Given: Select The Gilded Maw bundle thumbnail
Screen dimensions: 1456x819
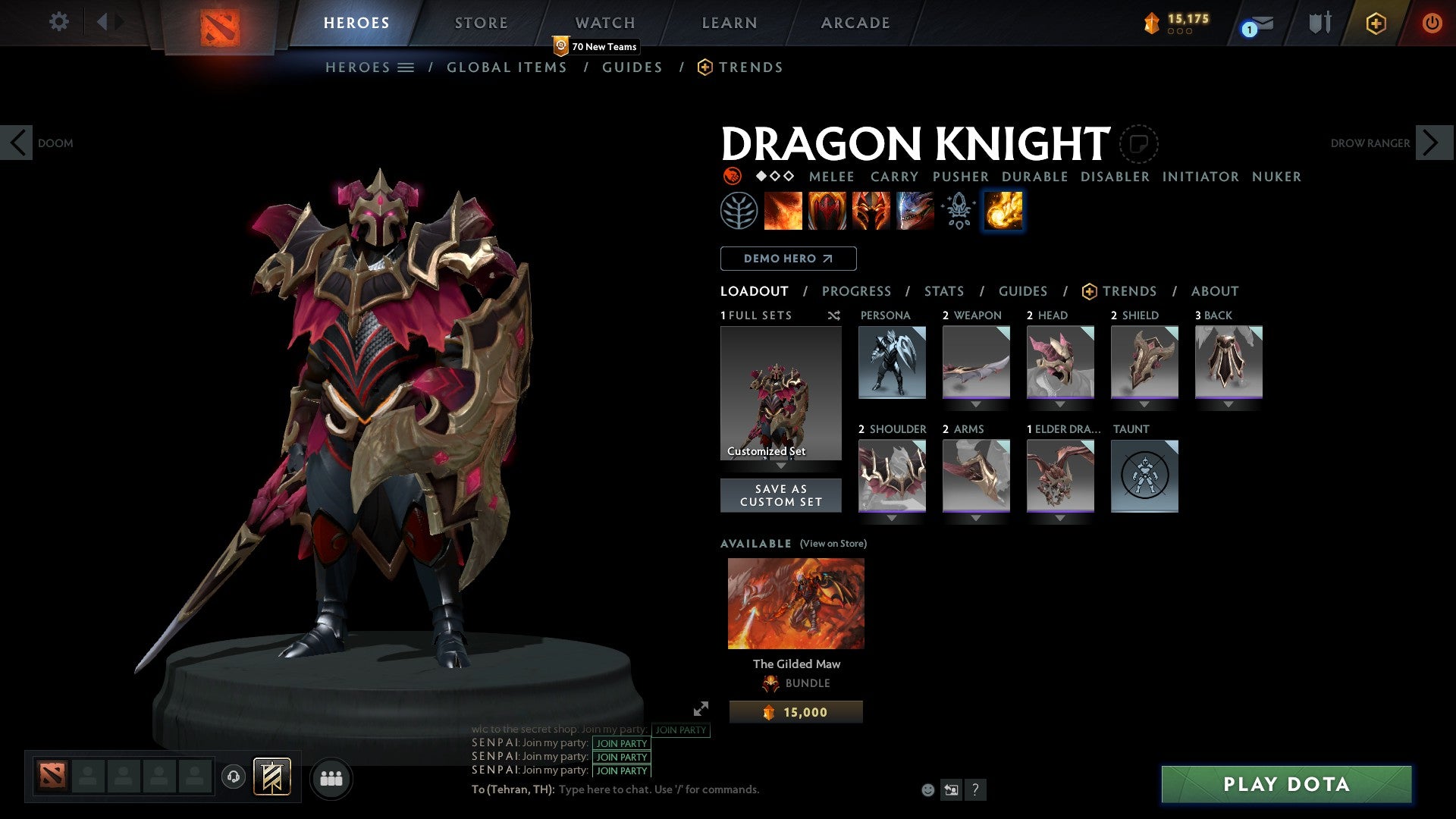Looking at the screenshot, I should pos(795,602).
